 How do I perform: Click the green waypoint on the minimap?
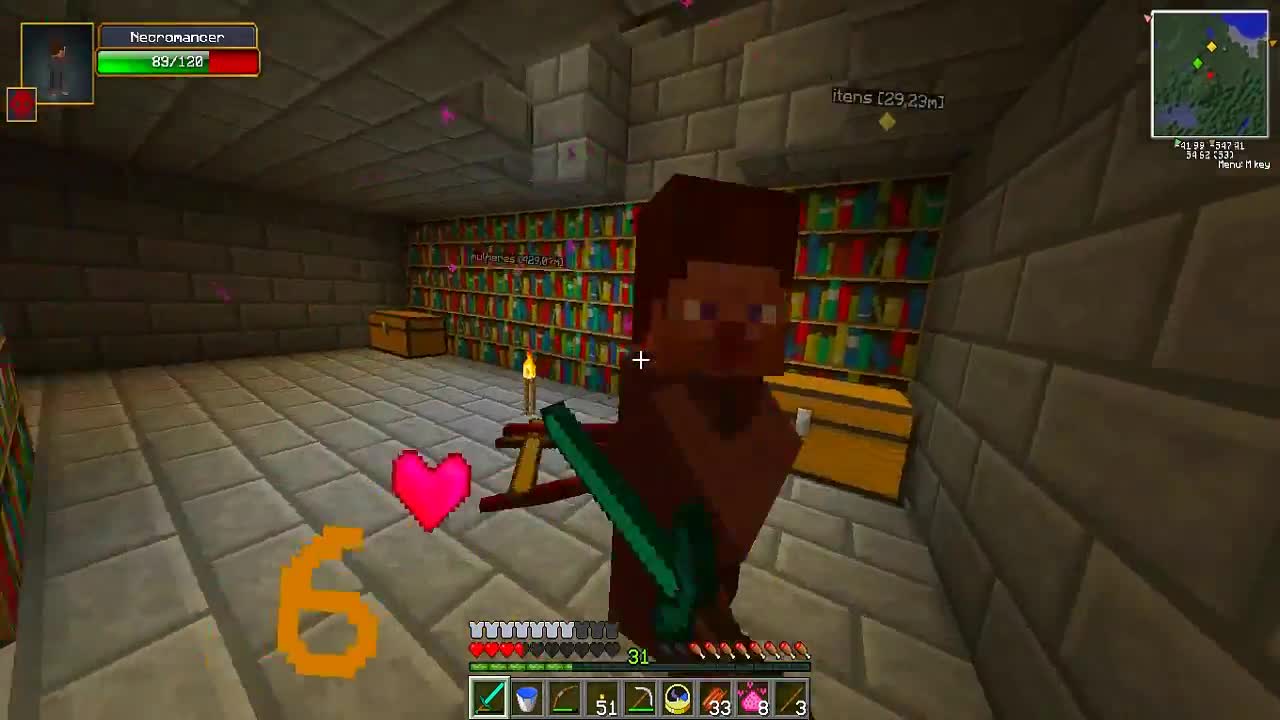[1197, 62]
